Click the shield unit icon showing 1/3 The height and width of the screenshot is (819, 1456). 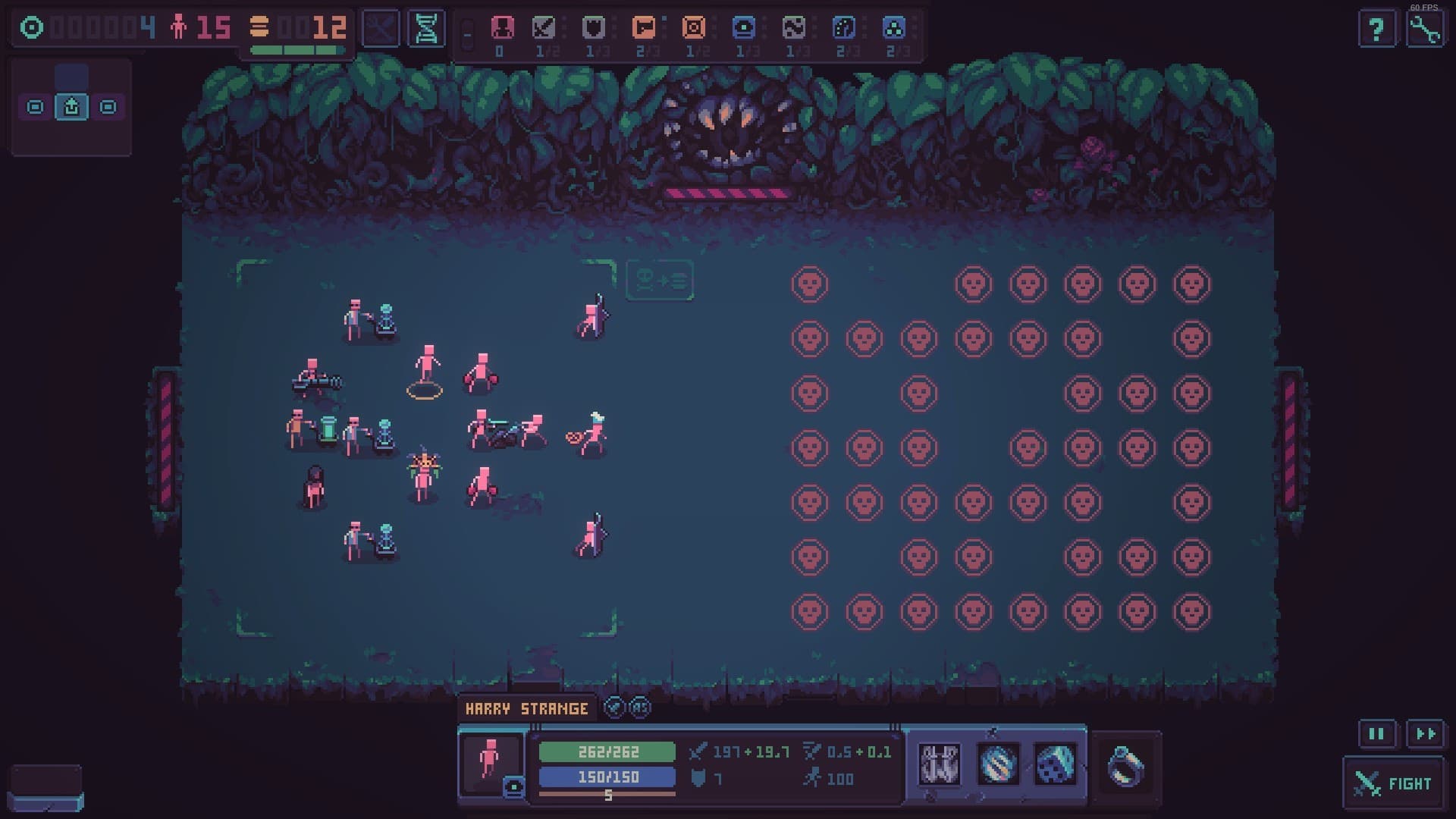coord(593,27)
